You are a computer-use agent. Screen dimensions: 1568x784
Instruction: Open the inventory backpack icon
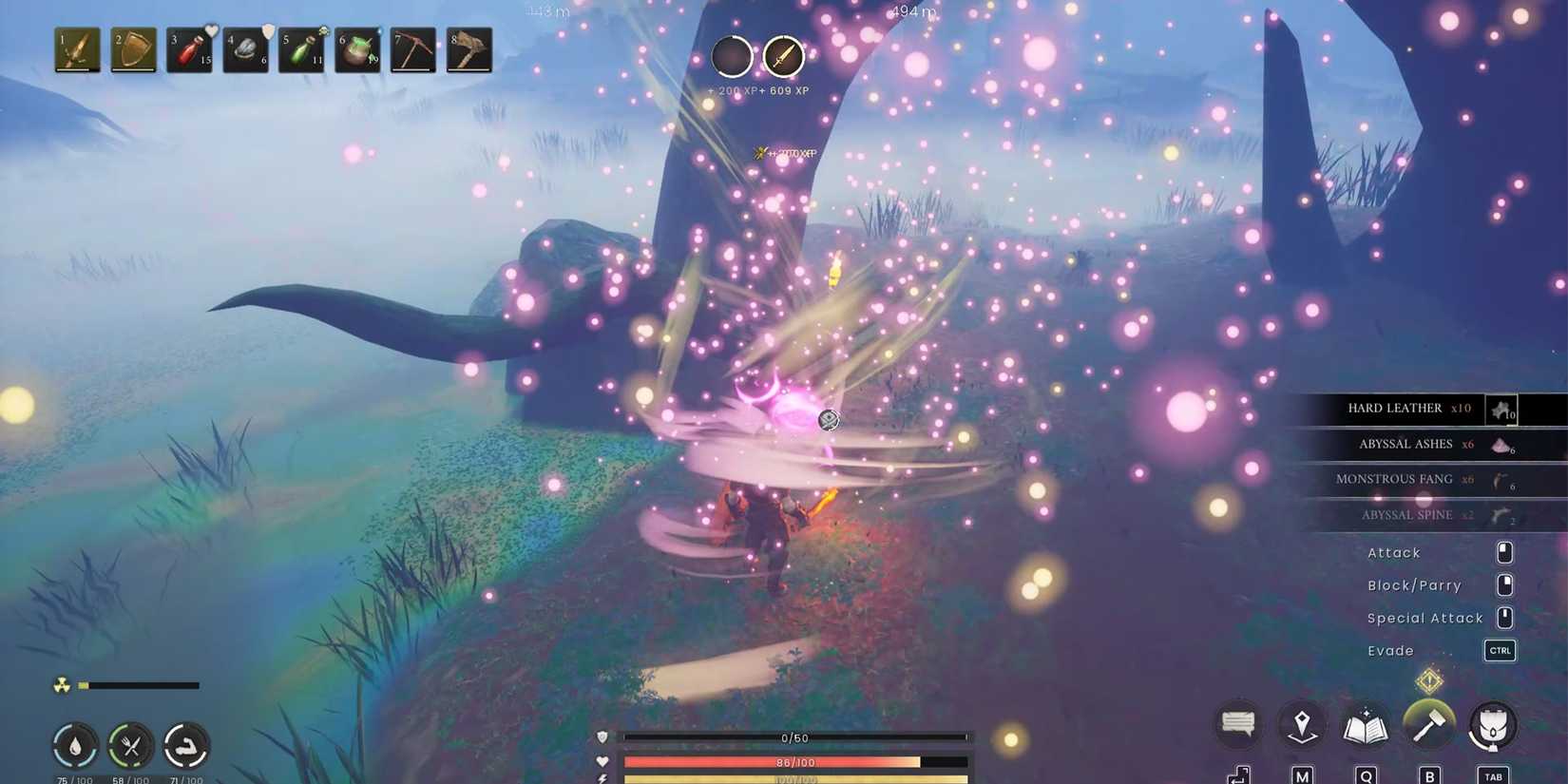click(x=1493, y=724)
